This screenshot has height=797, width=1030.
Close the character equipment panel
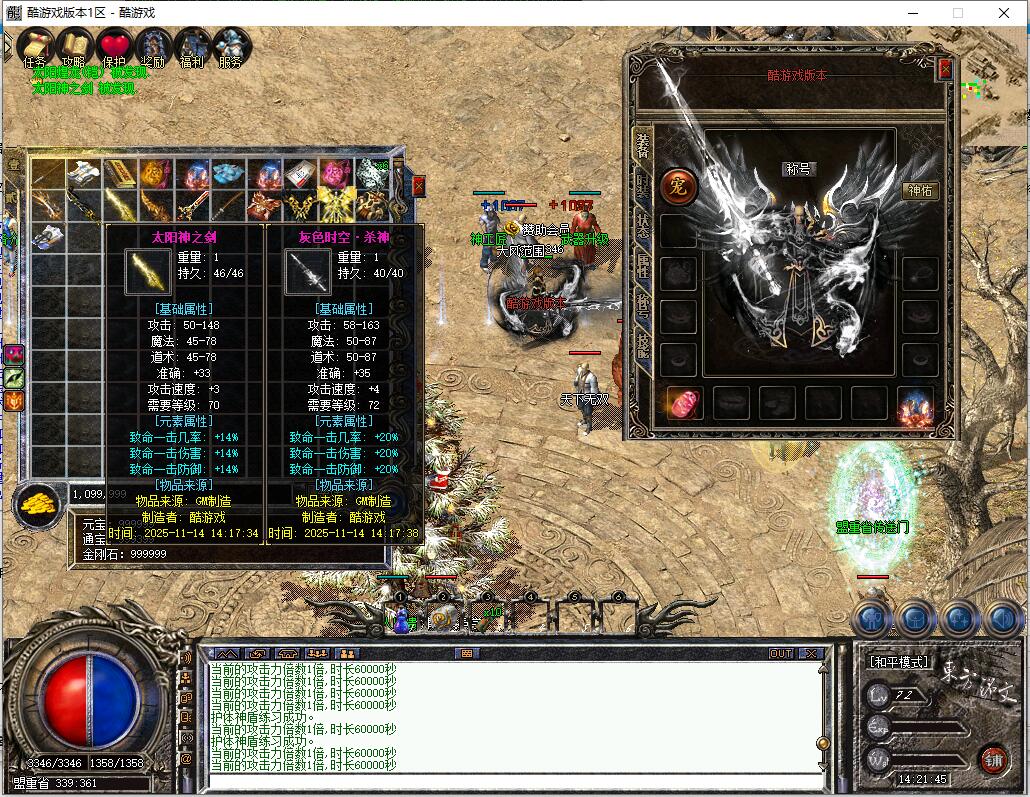coord(945,68)
